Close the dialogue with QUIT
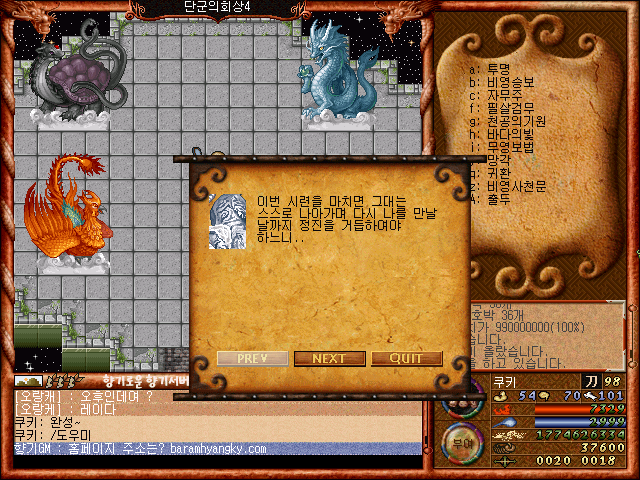640x480 pixels. point(406,358)
